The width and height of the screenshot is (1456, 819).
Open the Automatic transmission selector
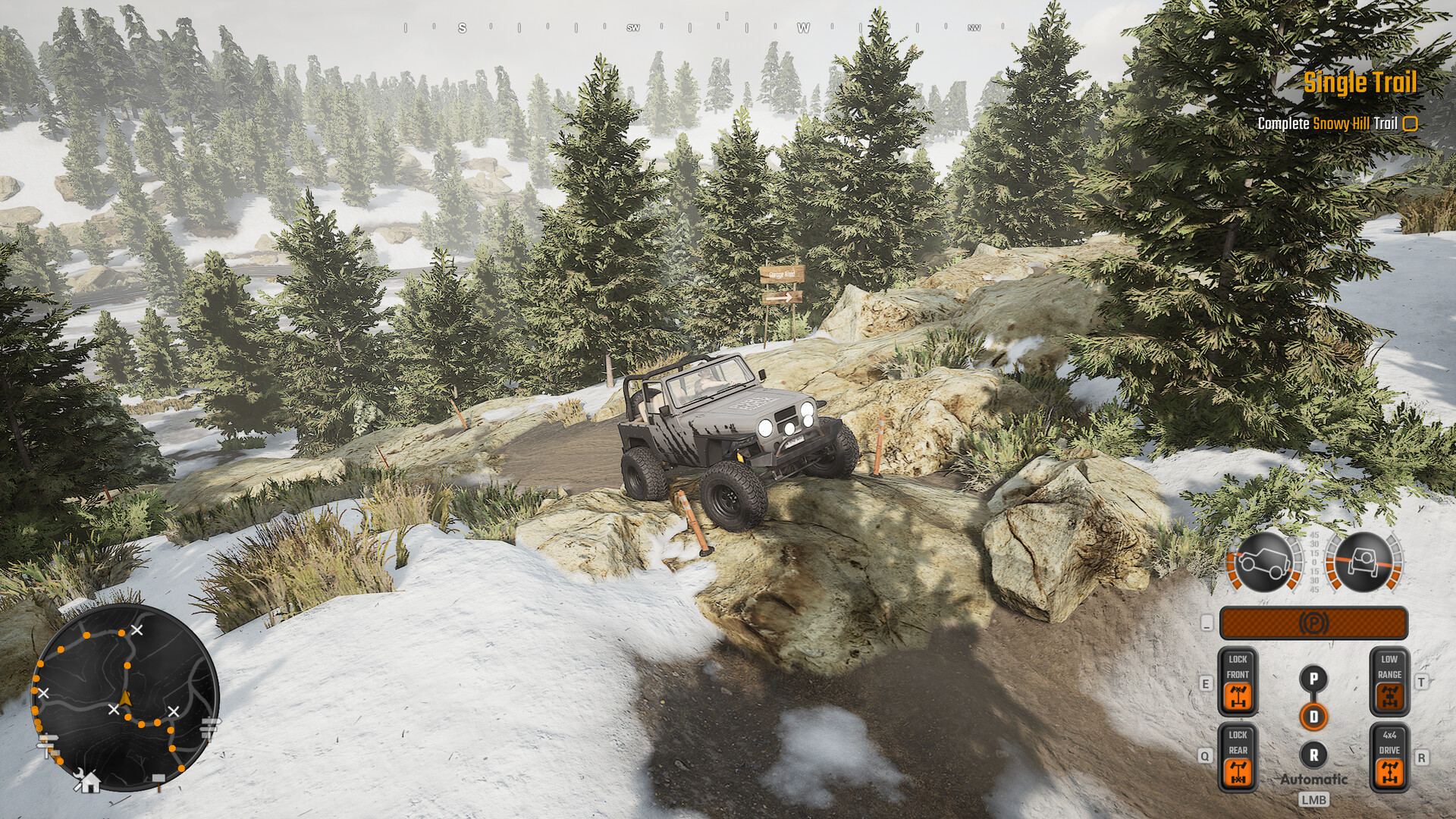1313,778
